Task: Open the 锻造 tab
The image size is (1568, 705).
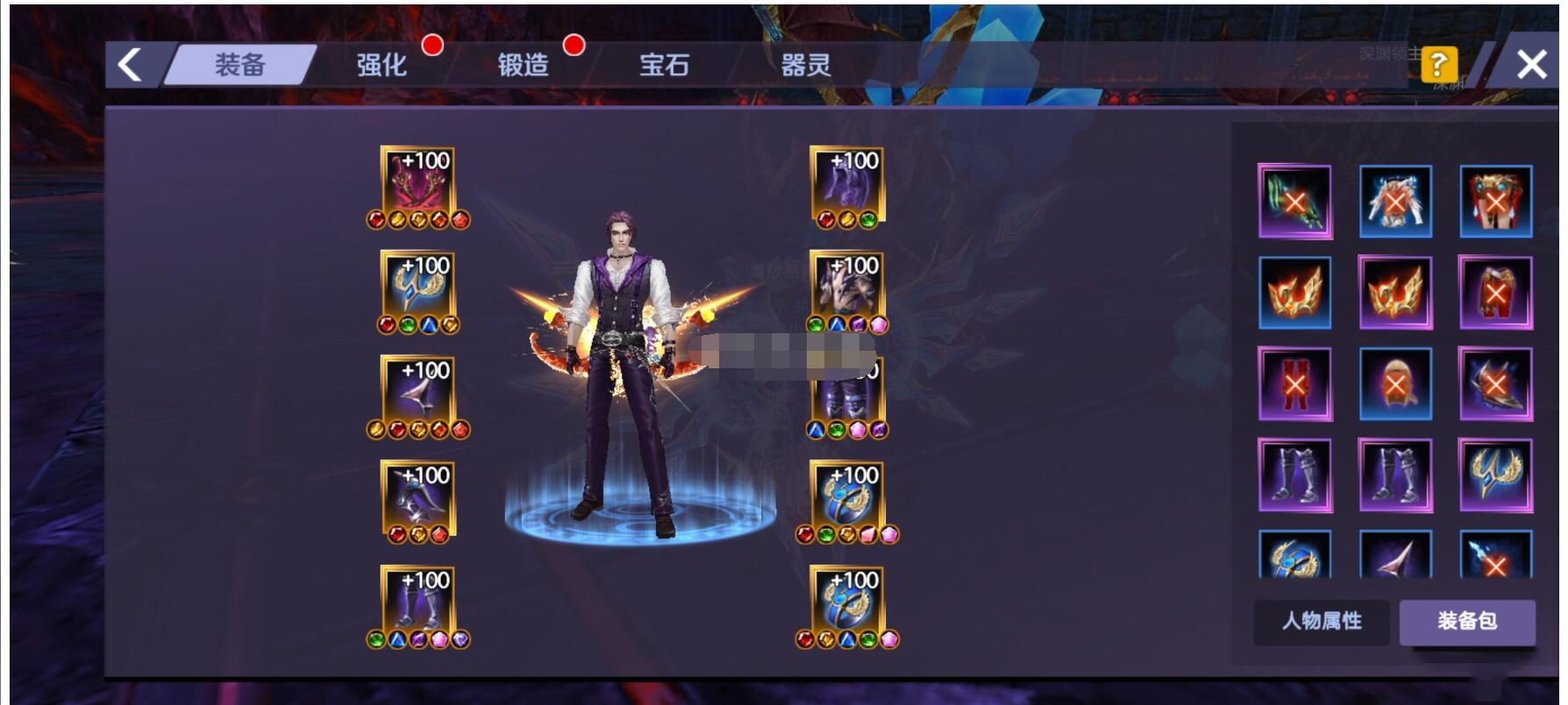Action: pos(523,65)
